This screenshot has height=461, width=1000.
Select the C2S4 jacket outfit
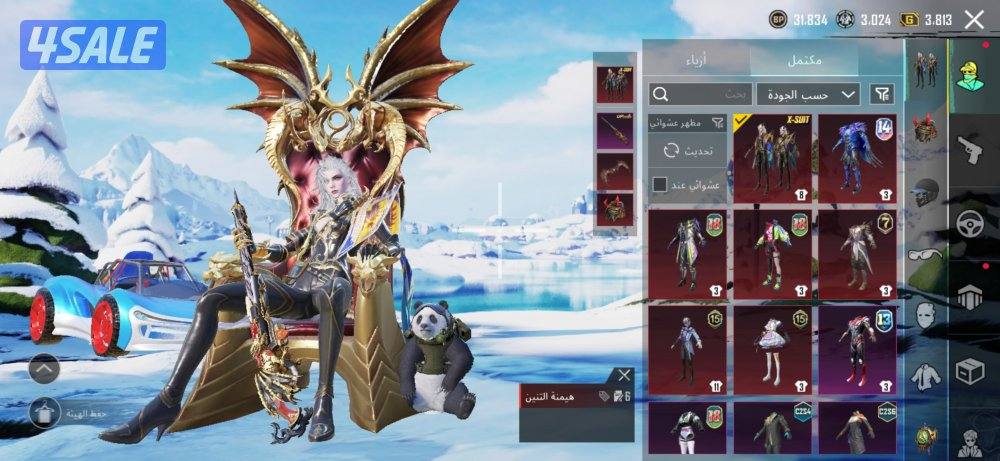[x=772, y=428]
